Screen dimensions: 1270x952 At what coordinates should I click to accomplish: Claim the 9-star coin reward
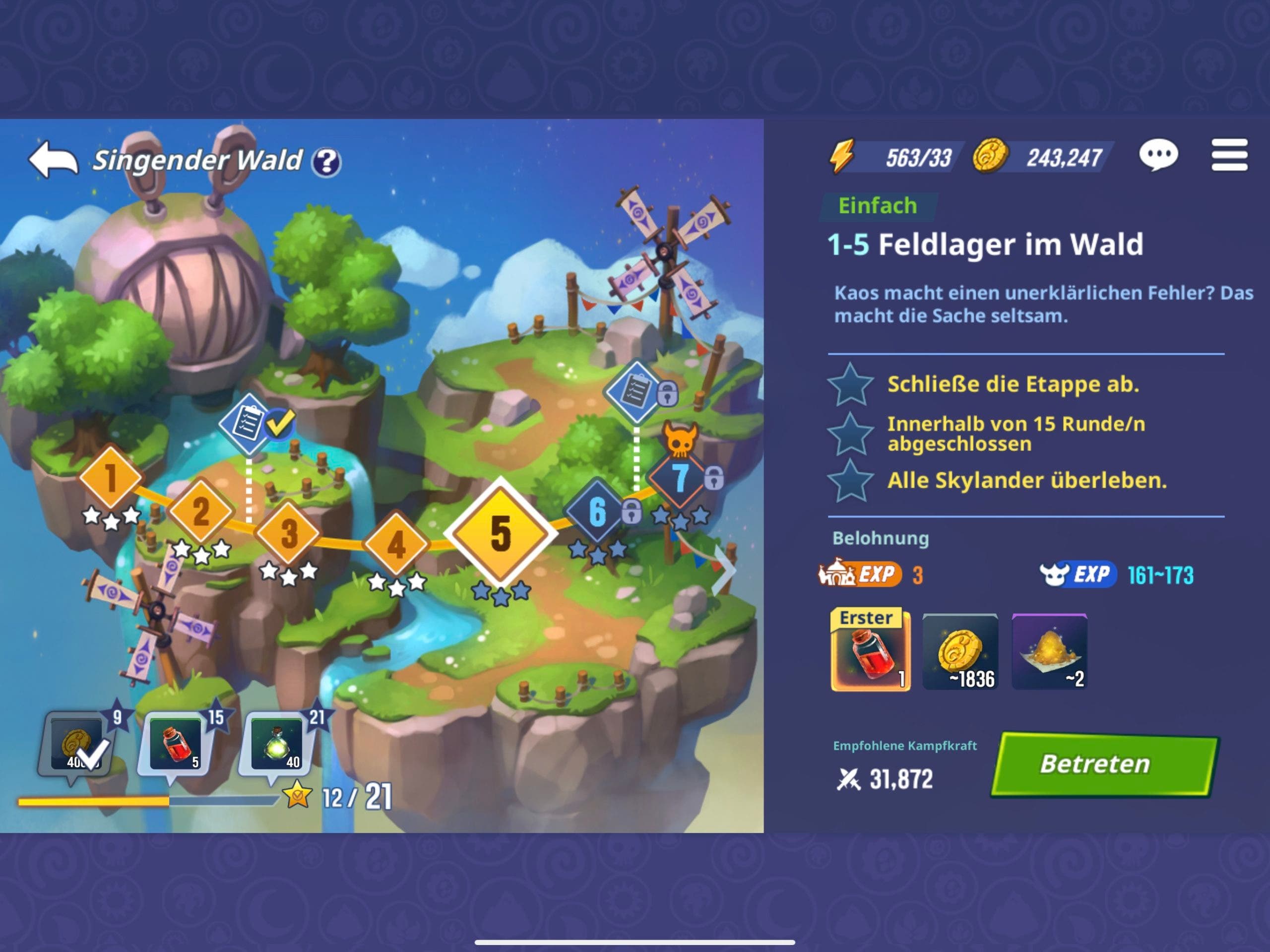pyautogui.click(x=77, y=745)
